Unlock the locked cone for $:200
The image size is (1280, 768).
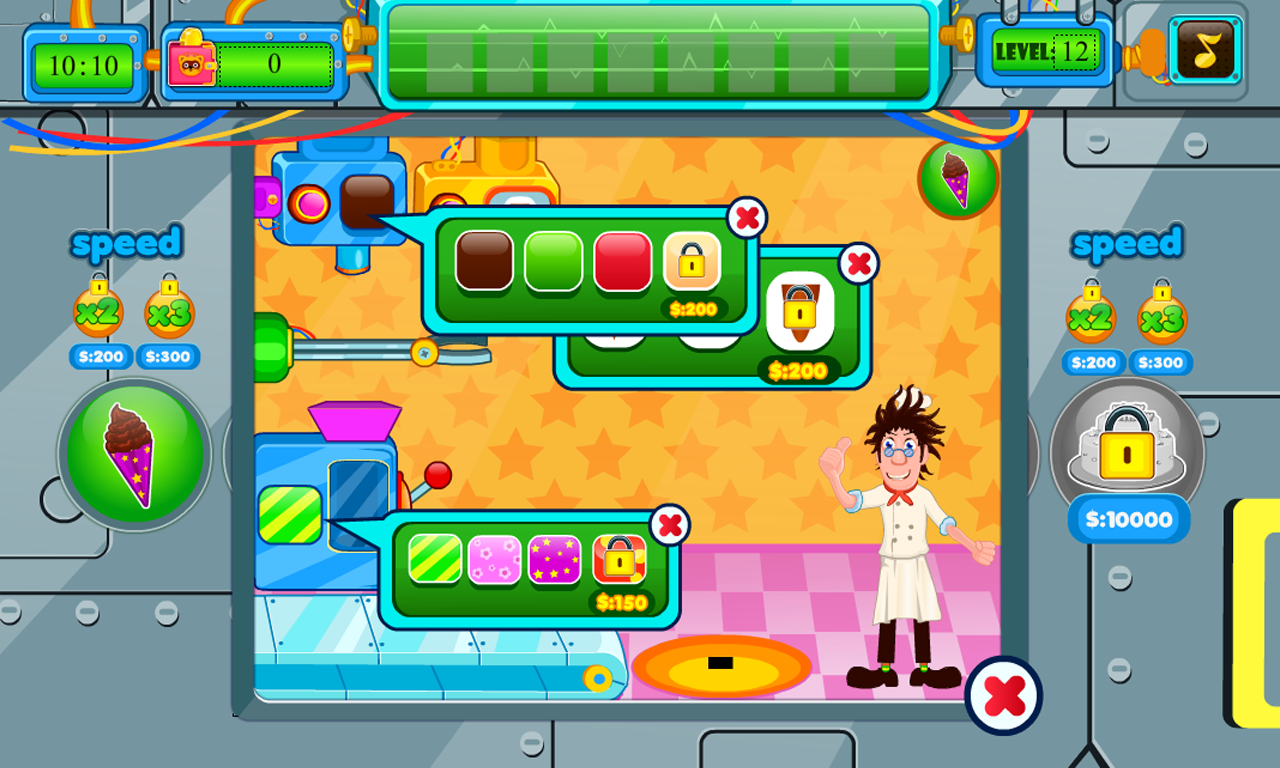(x=800, y=311)
